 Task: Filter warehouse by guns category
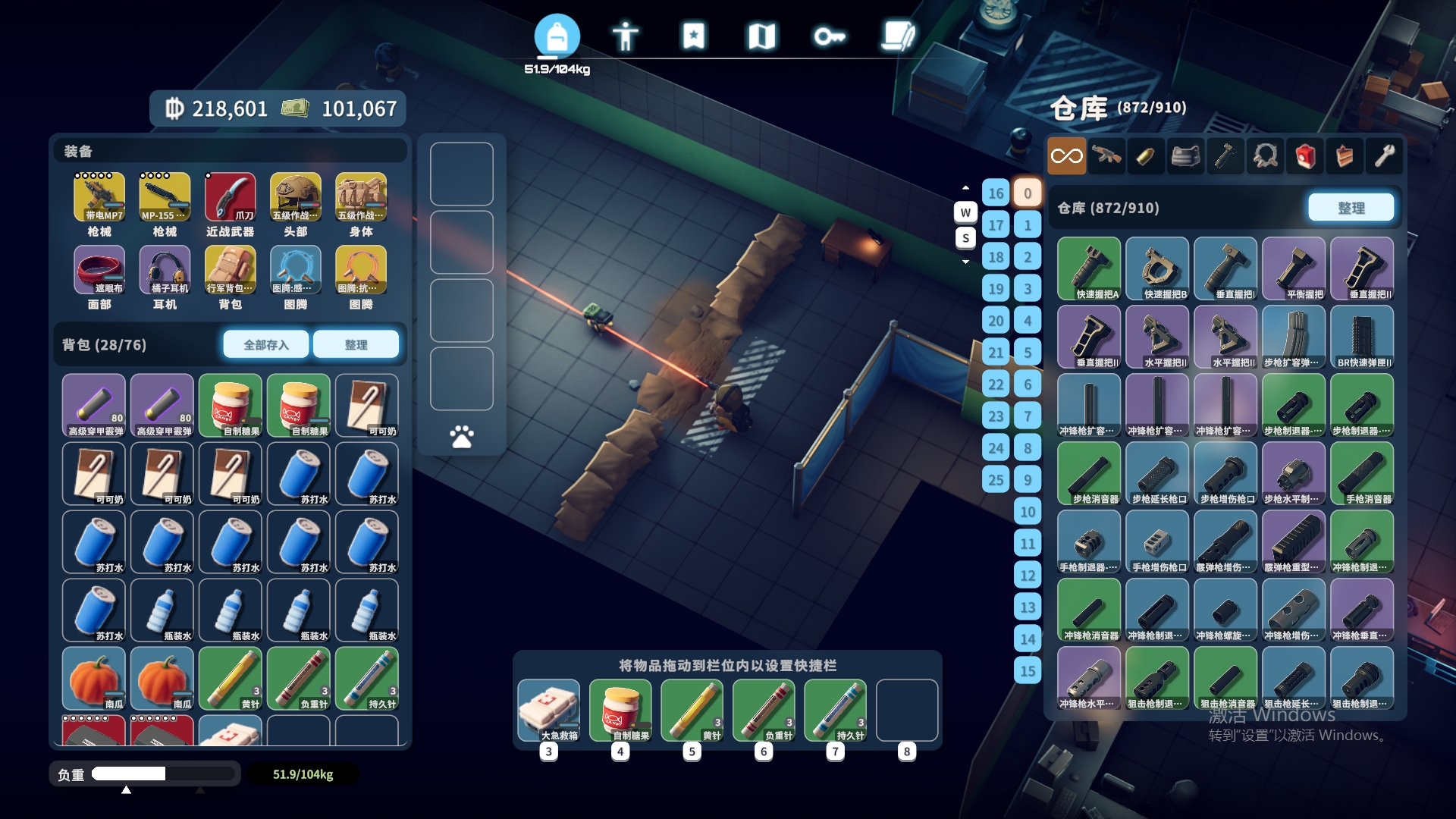coord(1106,156)
